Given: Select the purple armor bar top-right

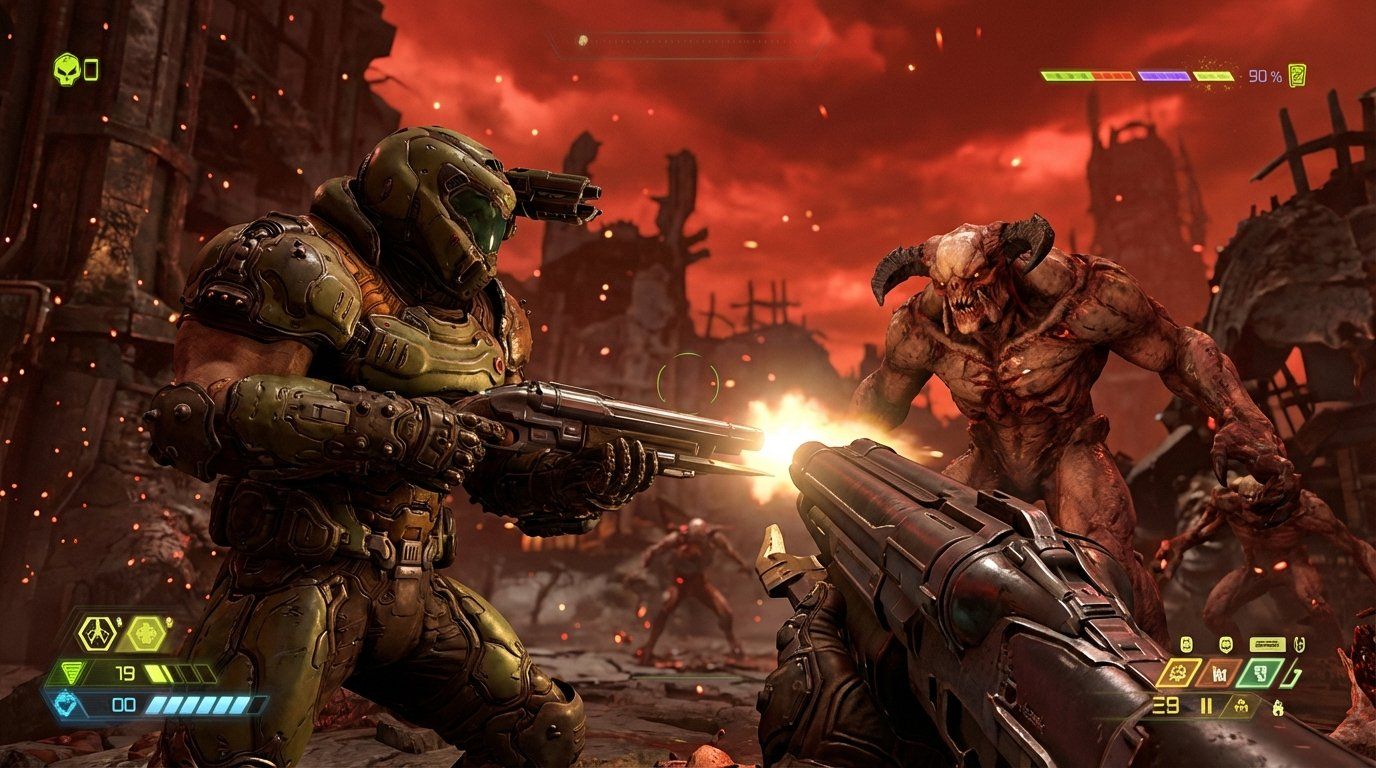Looking at the screenshot, I should click(x=1165, y=75).
